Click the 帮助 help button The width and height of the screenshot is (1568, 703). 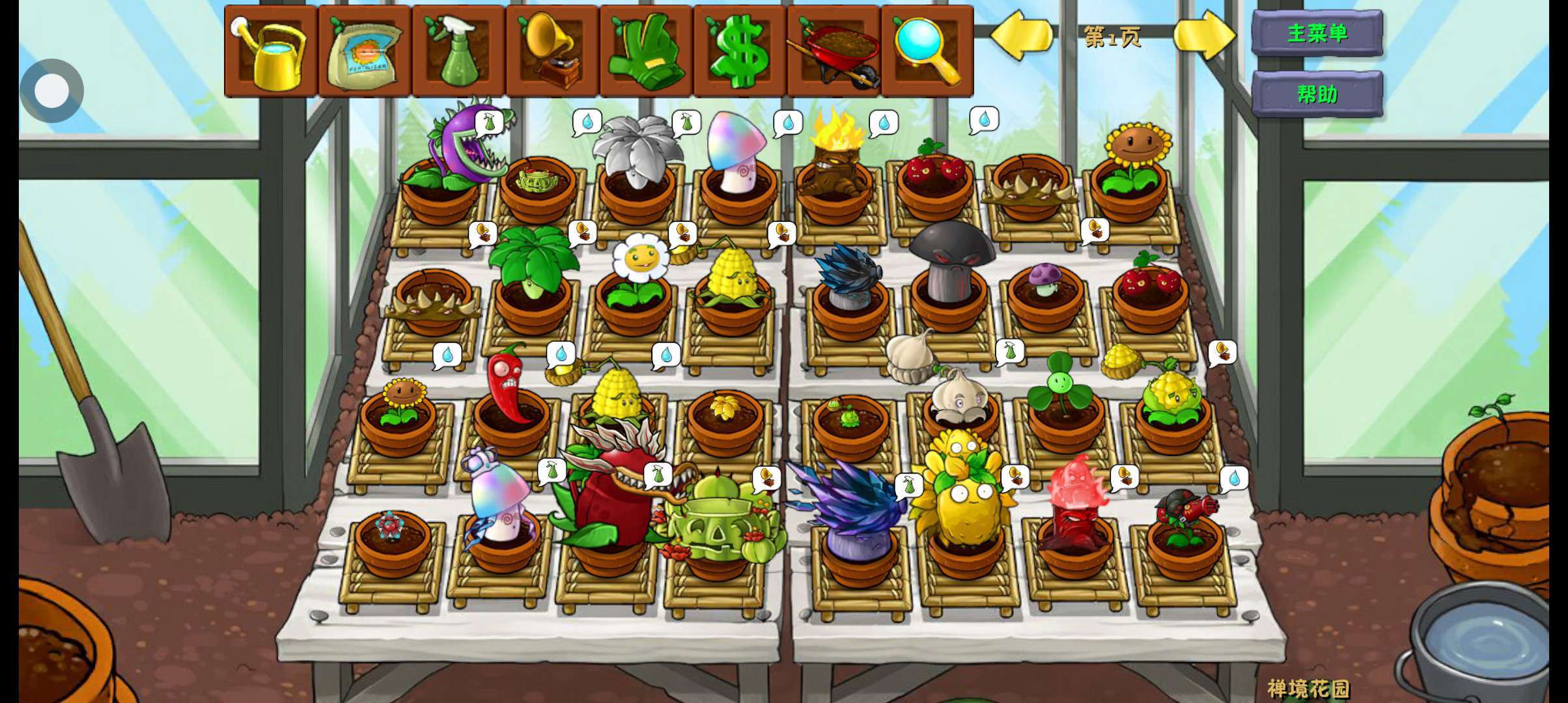[1317, 94]
